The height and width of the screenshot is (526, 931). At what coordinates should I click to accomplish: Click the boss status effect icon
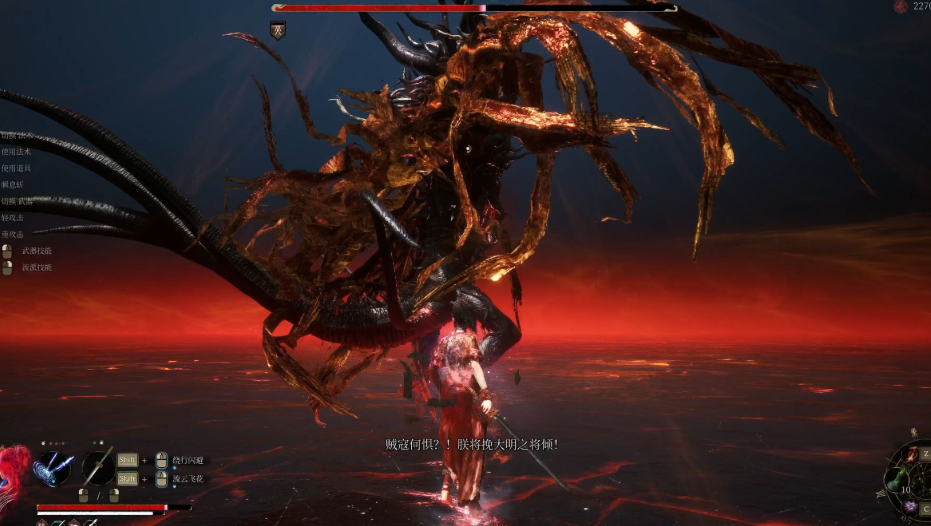(x=278, y=30)
